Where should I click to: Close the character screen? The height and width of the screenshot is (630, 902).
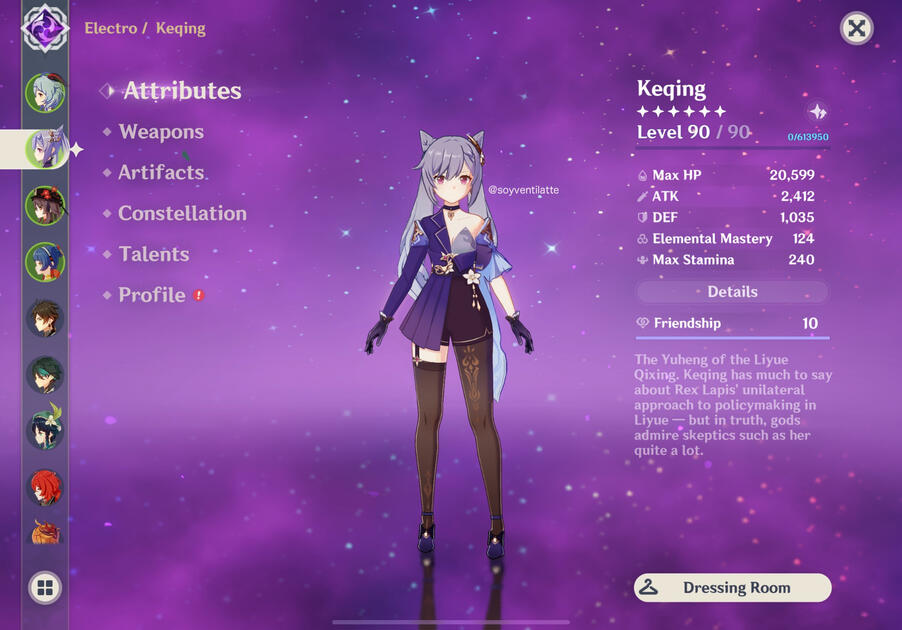coord(856,28)
